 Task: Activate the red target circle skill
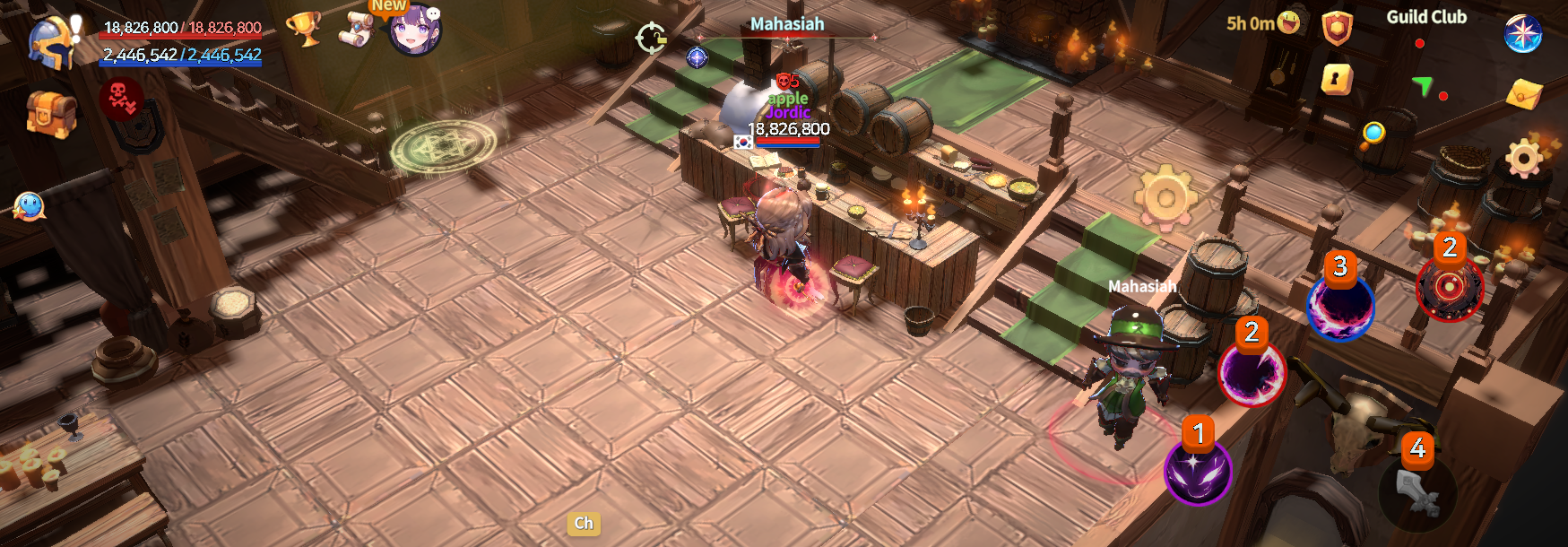(1449, 287)
